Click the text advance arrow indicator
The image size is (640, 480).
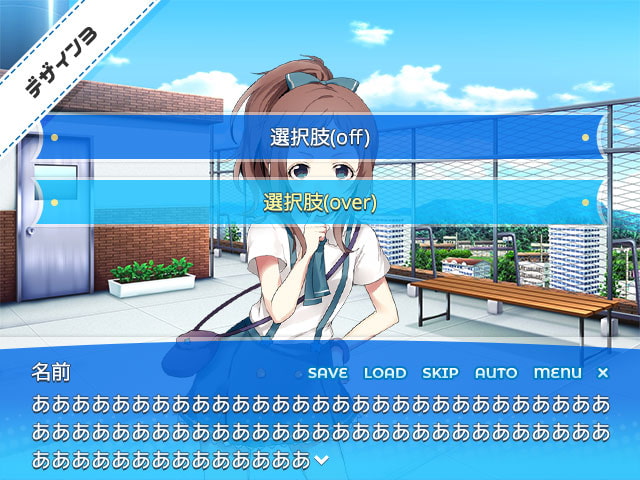(x=321, y=460)
